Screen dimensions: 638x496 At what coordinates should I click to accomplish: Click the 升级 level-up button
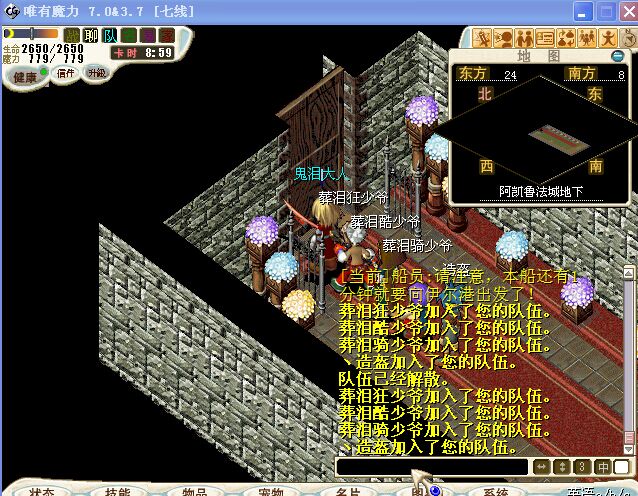[96, 73]
